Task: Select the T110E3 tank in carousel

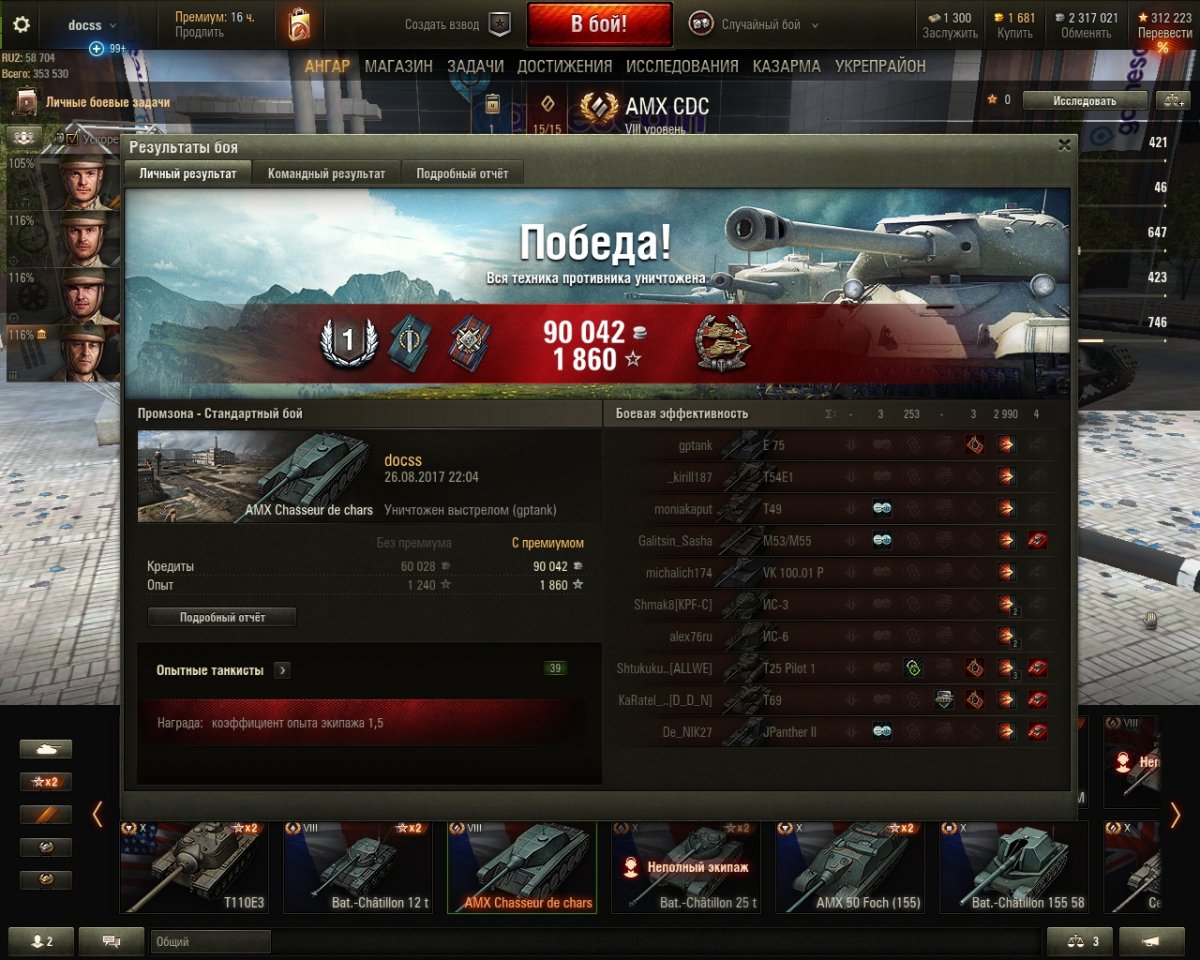Action: tap(193, 866)
